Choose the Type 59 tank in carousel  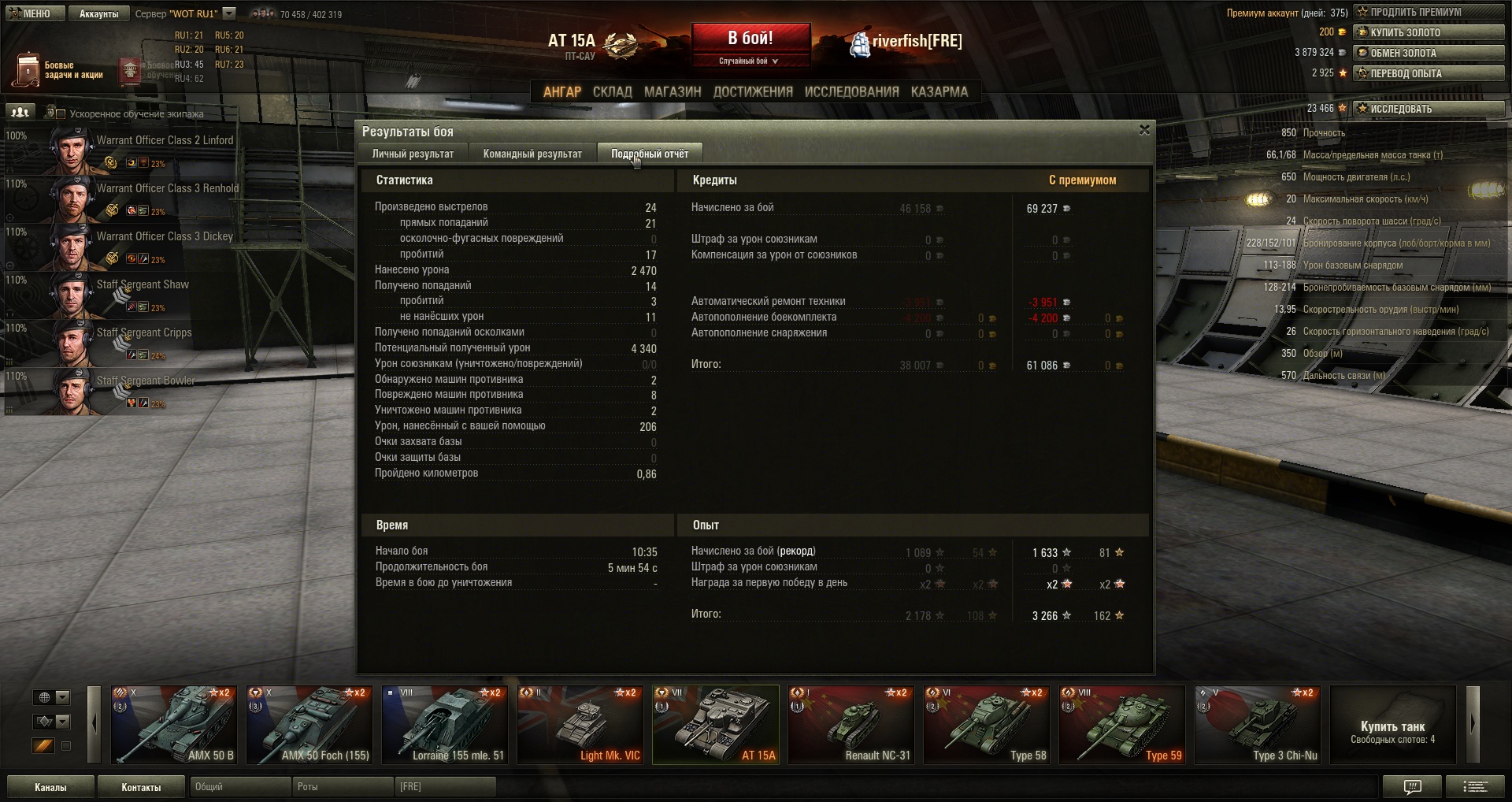pos(1121,725)
